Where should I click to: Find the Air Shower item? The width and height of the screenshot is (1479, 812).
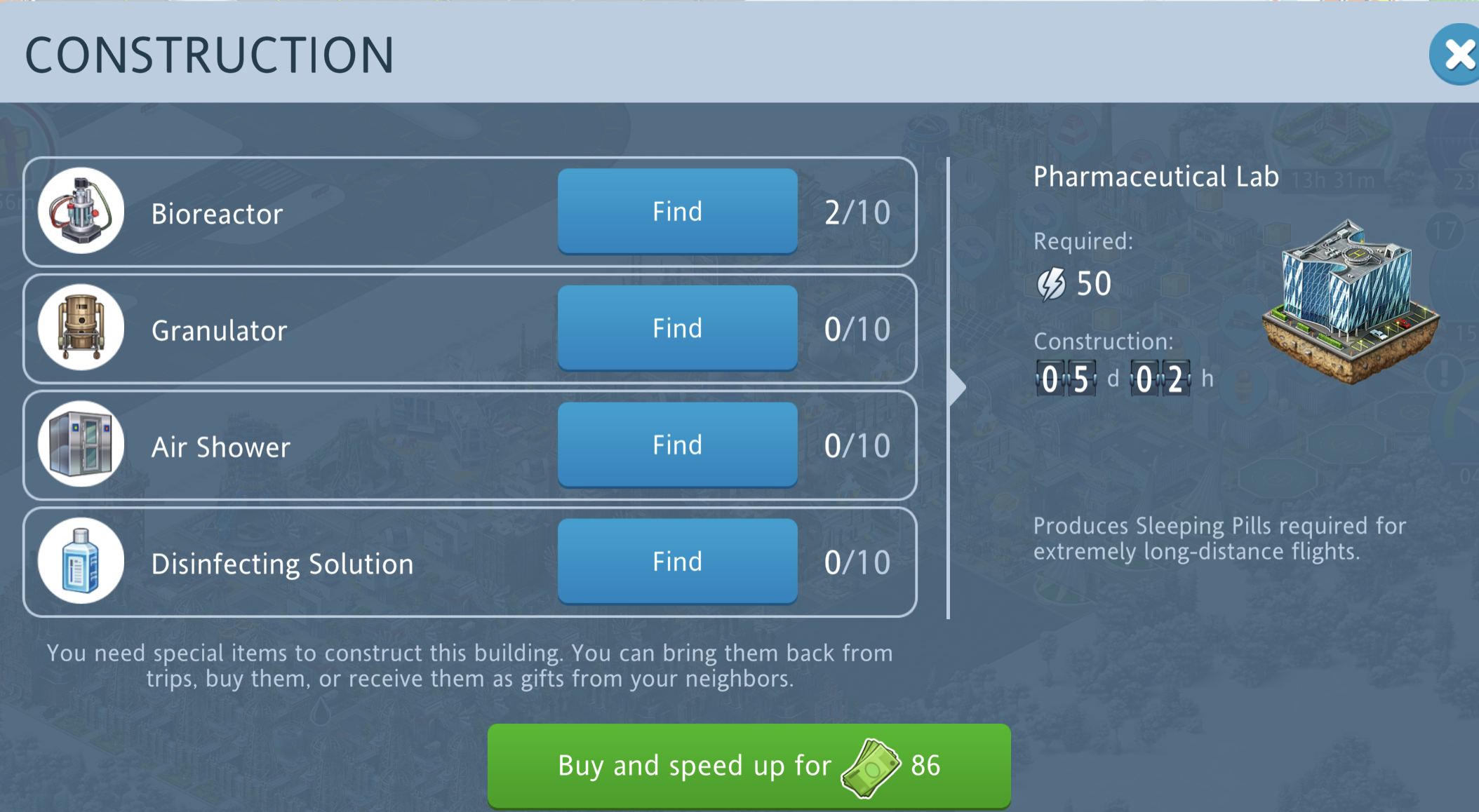click(x=677, y=445)
